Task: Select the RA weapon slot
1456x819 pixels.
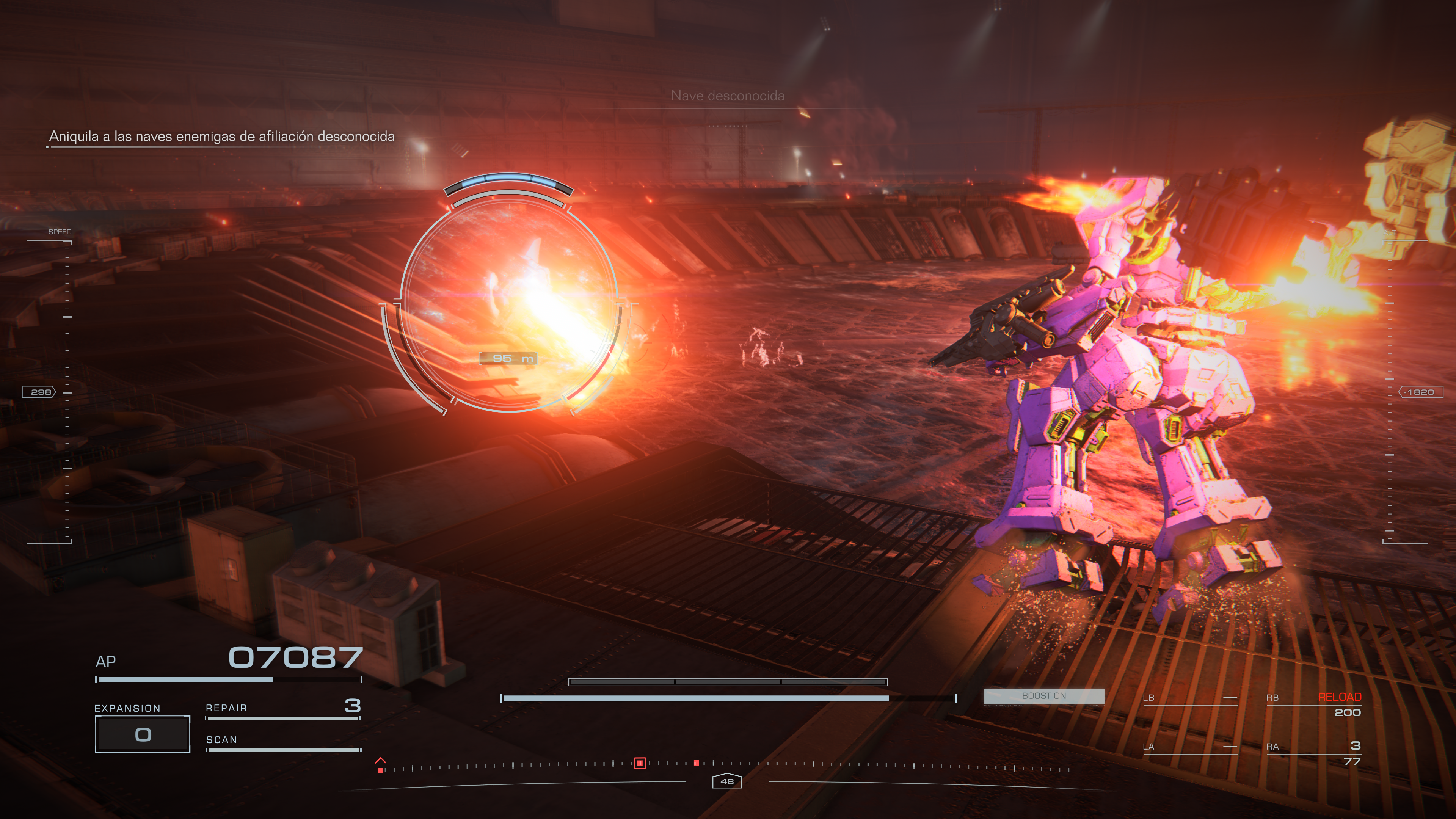Action: pyautogui.click(x=1313, y=752)
